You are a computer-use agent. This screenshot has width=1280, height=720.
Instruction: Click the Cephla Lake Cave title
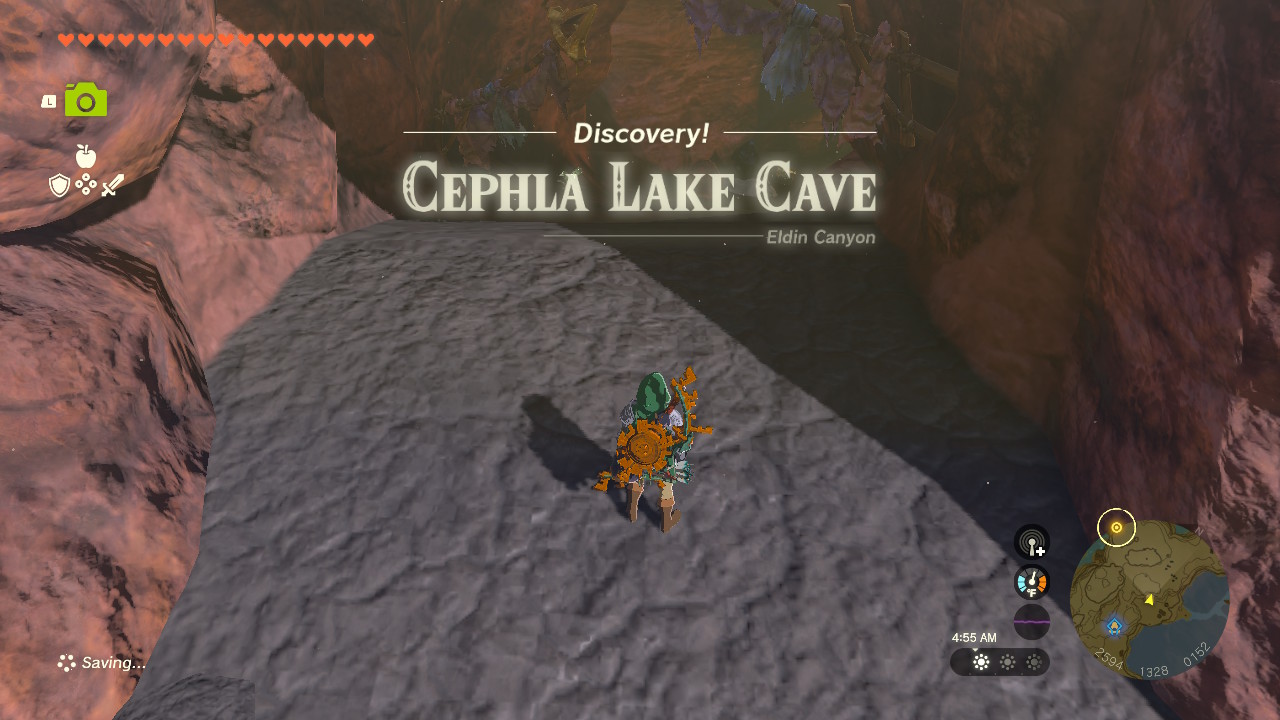pos(640,188)
